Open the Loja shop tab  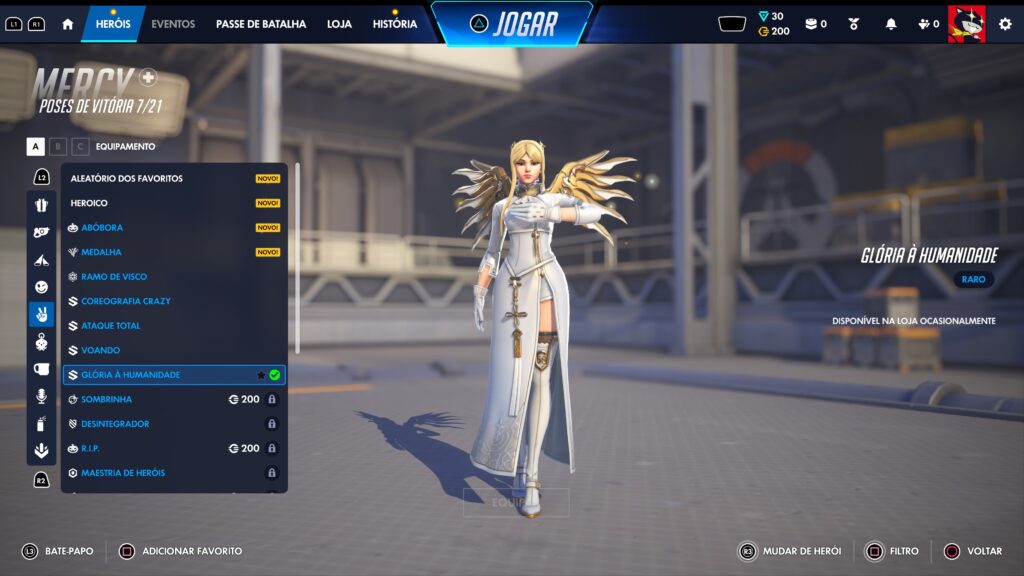tap(339, 24)
